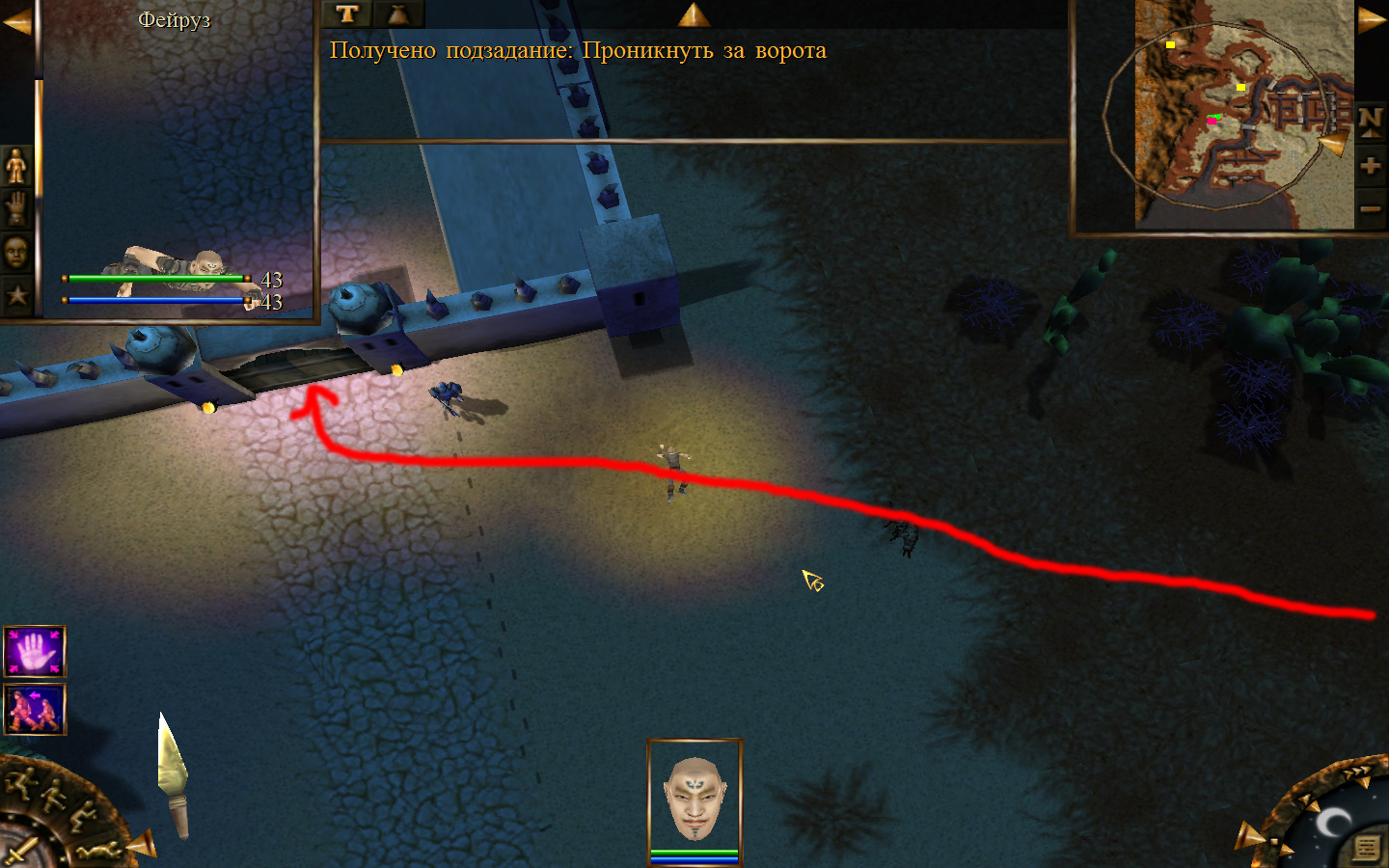Click on the minimap
1389x868 pixels.
pyautogui.click(x=1242, y=116)
